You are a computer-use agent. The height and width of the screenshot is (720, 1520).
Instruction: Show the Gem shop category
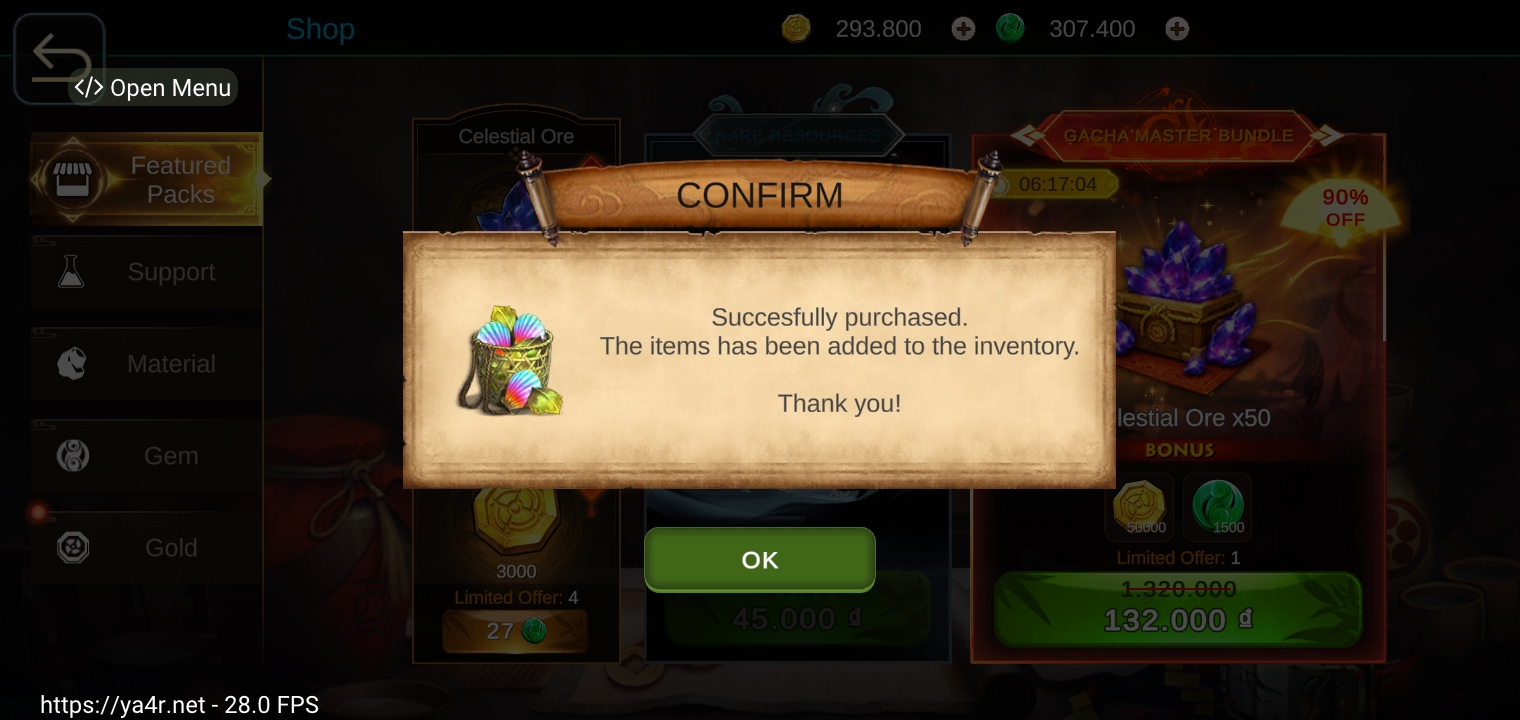[146, 456]
